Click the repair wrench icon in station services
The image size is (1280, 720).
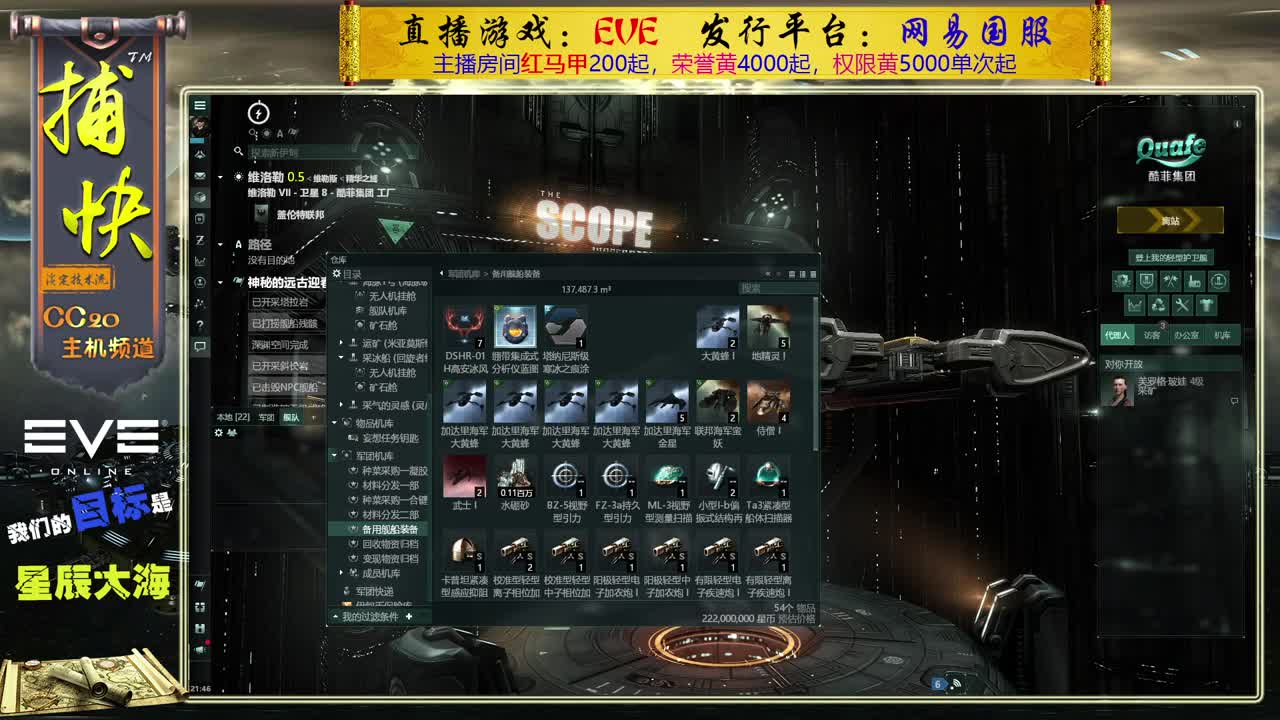pos(1182,304)
